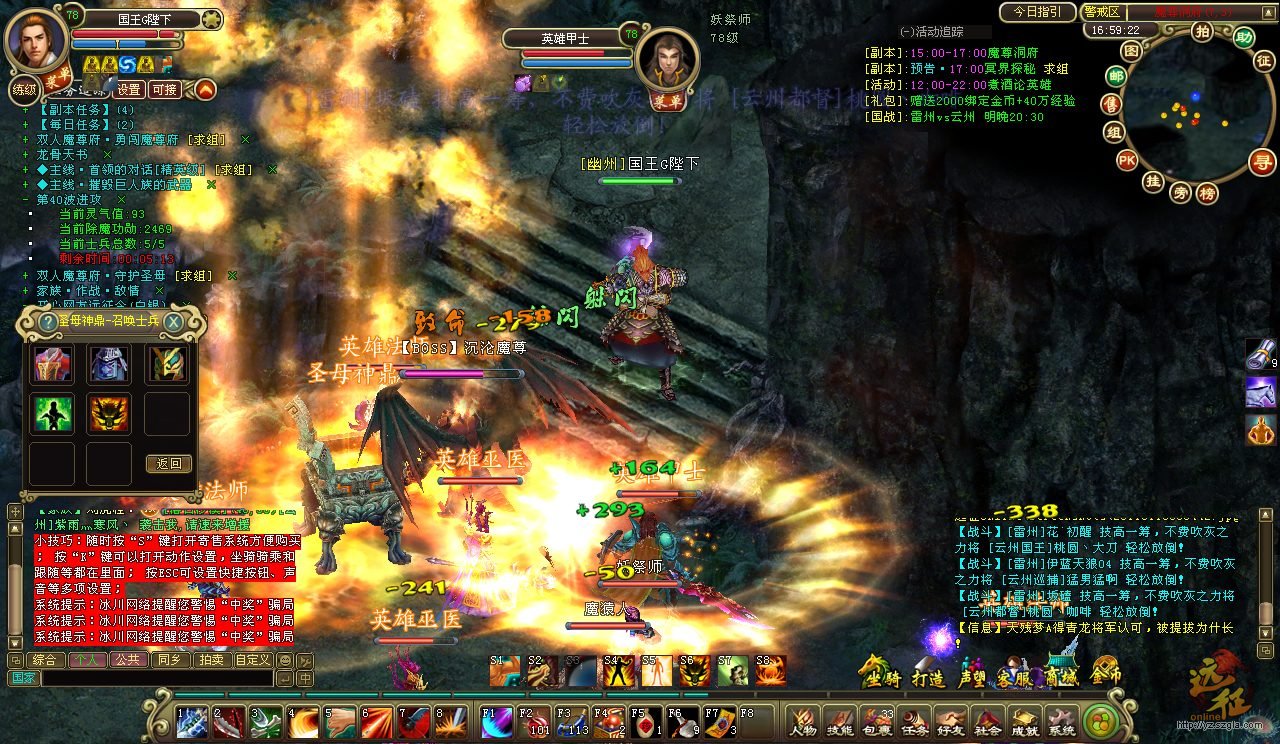Open the 人物 character panel
Image resolution: width=1280 pixels, height=744 pixels.
pyautogui.click(x=803, y=721)
